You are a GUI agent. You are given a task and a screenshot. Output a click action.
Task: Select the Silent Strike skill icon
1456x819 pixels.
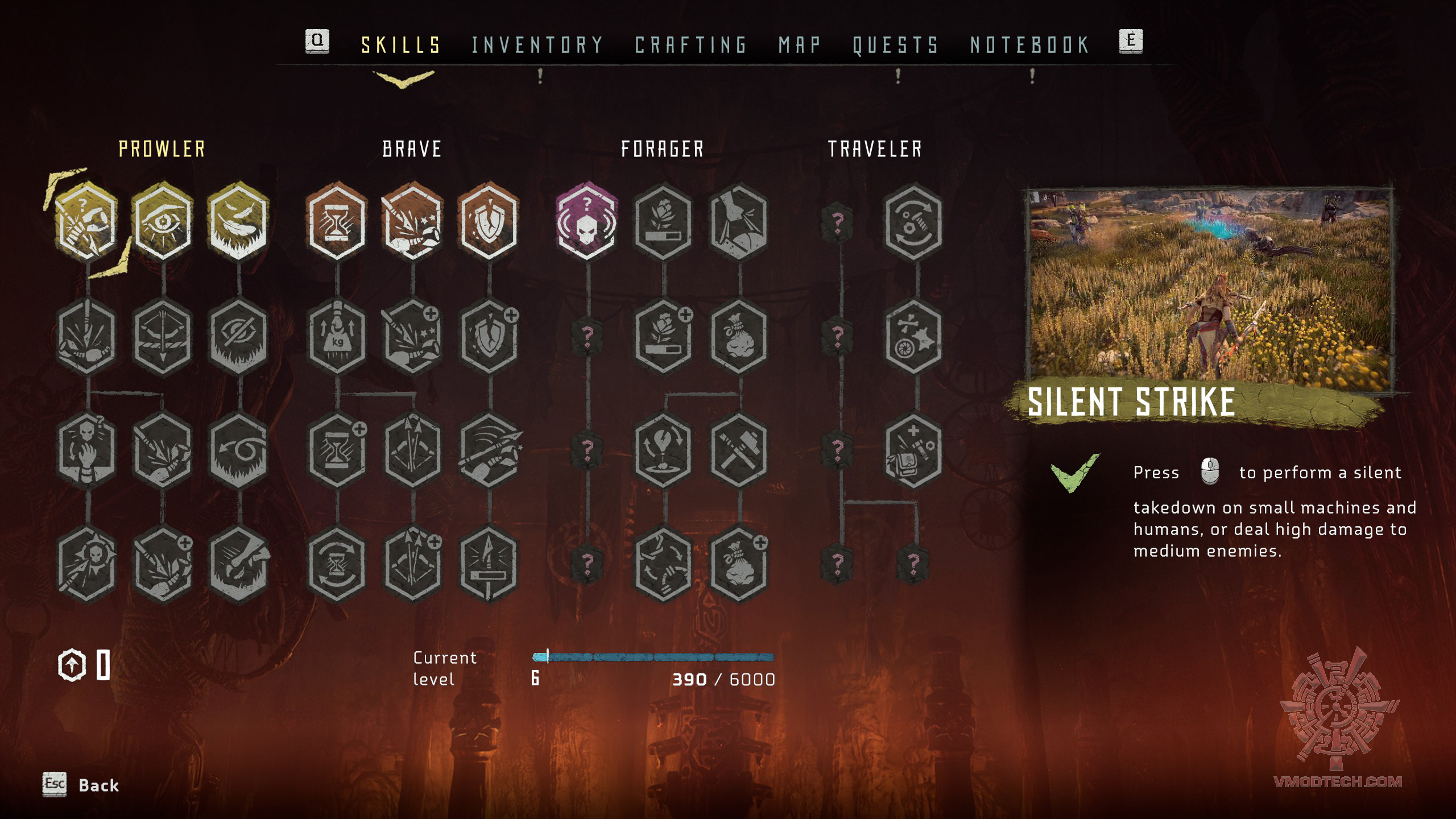pyautogui.click(x=87, y=222)
